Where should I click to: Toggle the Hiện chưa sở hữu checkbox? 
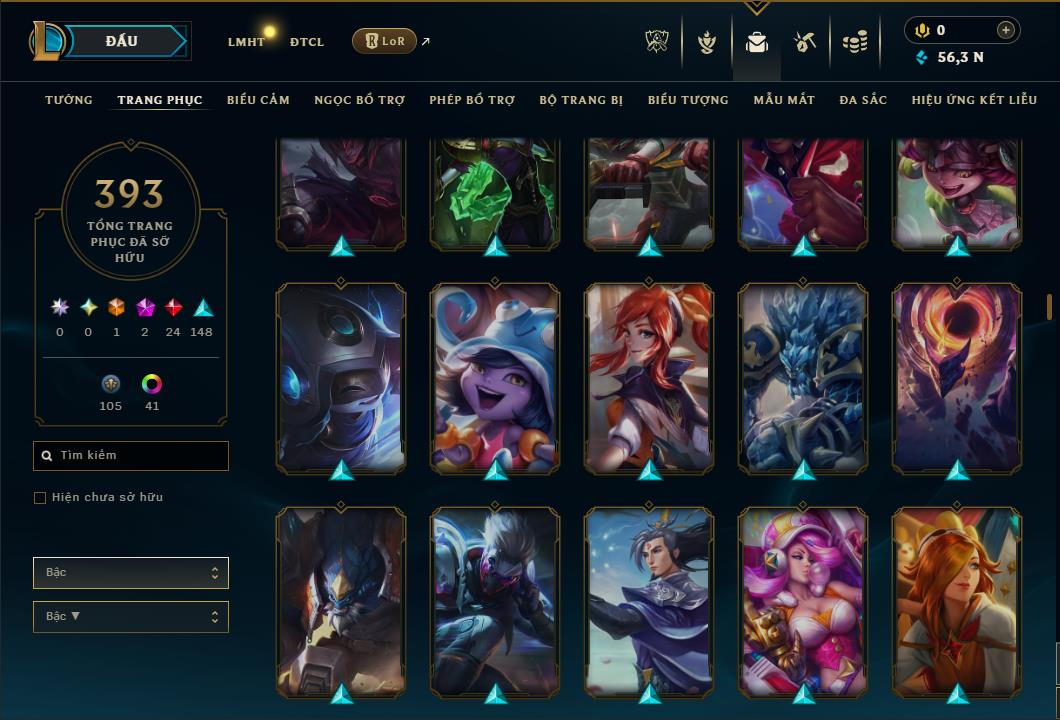point(40,498)
